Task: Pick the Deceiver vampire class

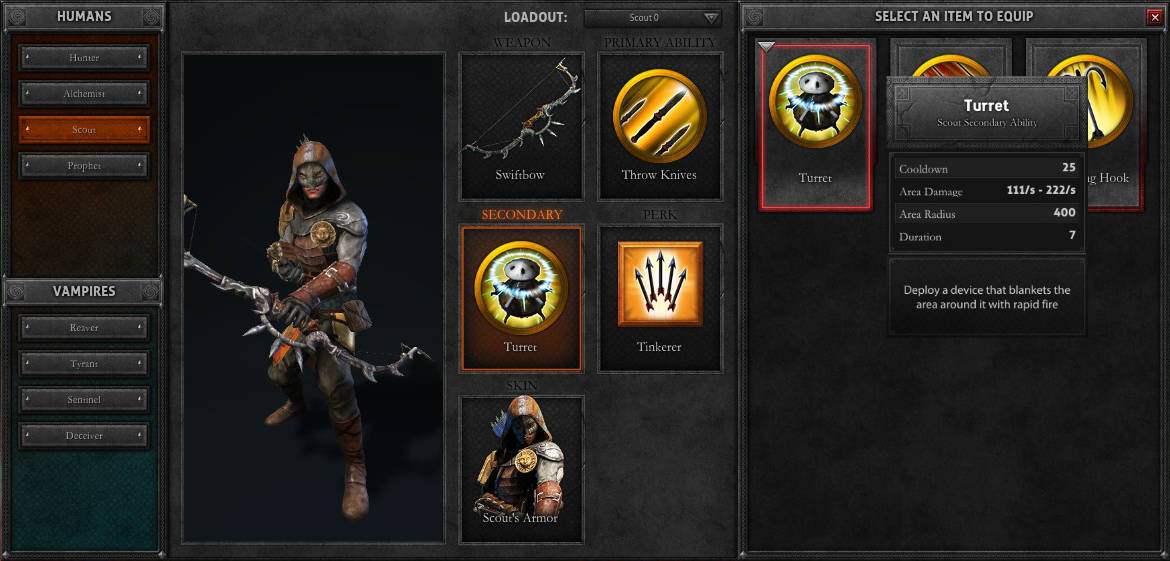Action: pyautogui.click(x=84, y=436)
